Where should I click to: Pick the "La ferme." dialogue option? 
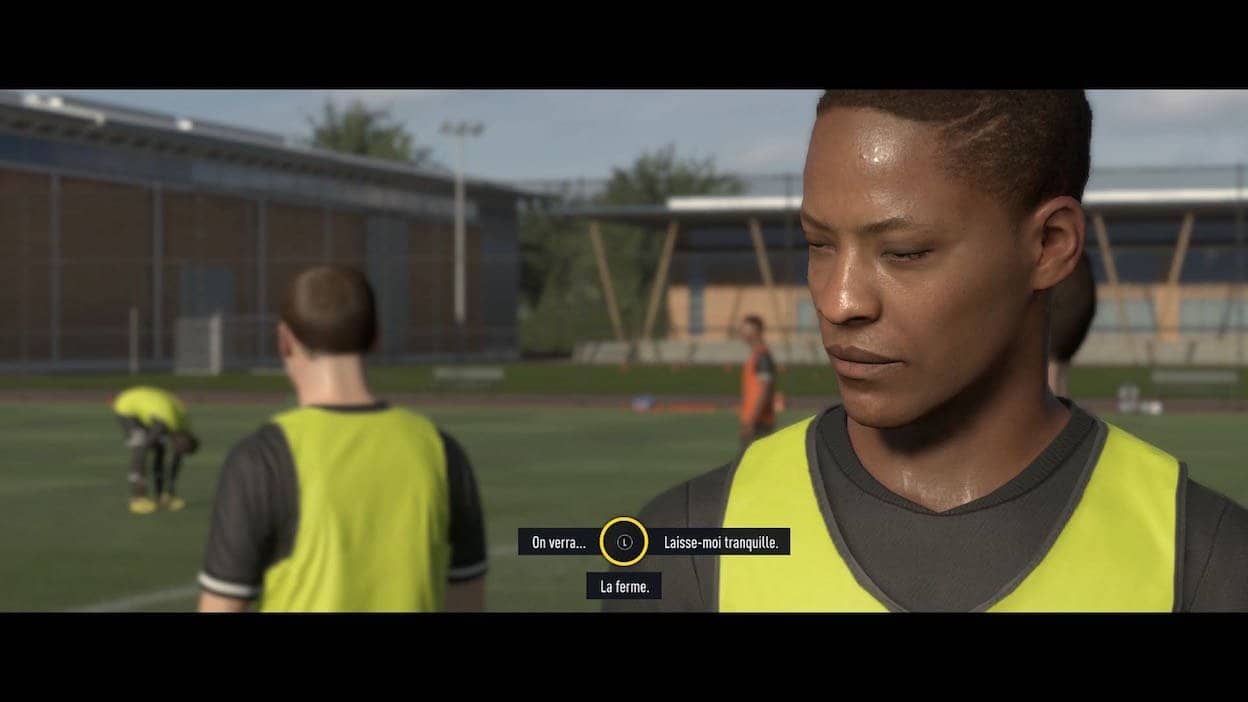[624, 587]
